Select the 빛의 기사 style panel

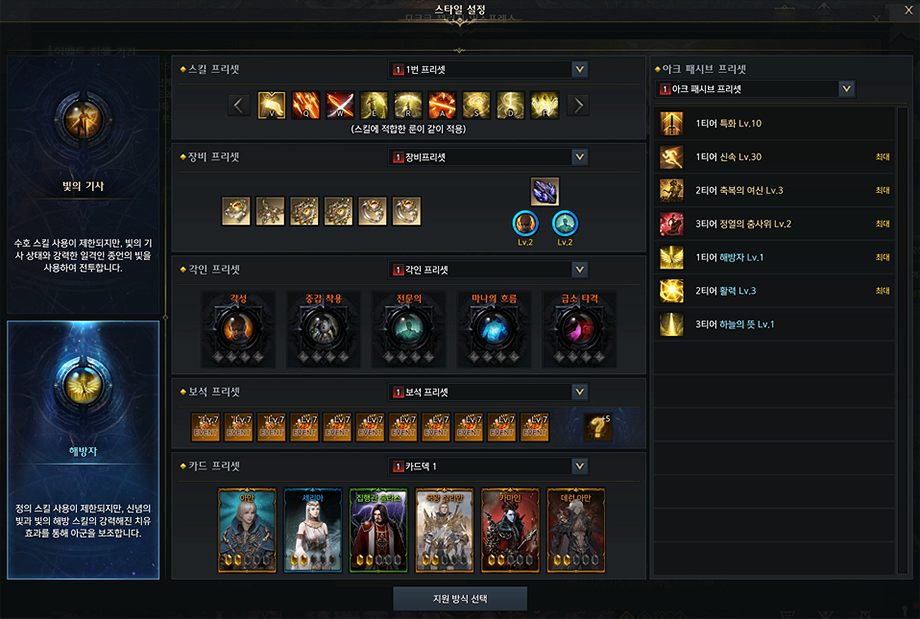pyautogui.click(x=83, y=185)
